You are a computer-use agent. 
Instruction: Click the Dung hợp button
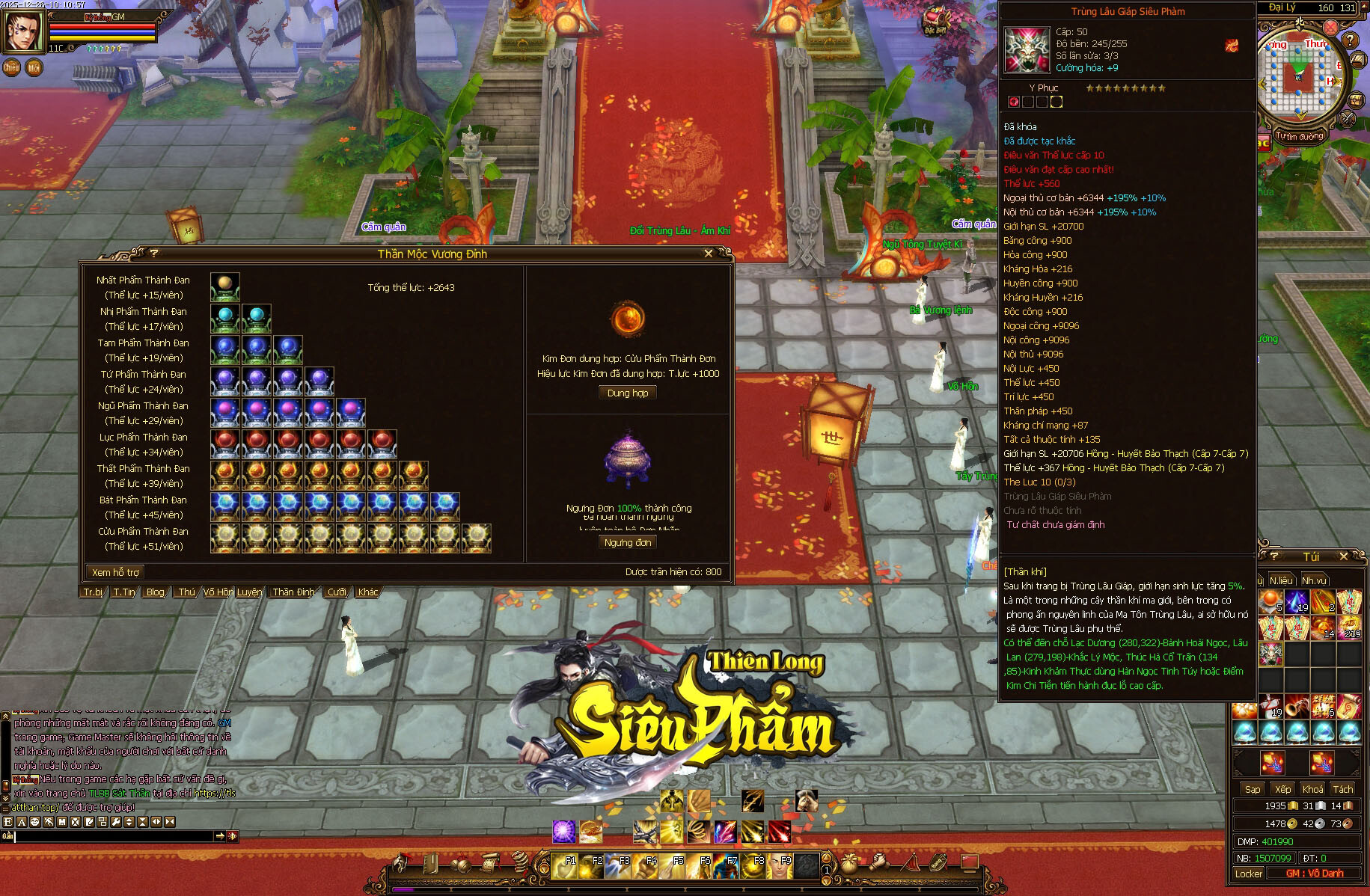click(x=628, y=393)
